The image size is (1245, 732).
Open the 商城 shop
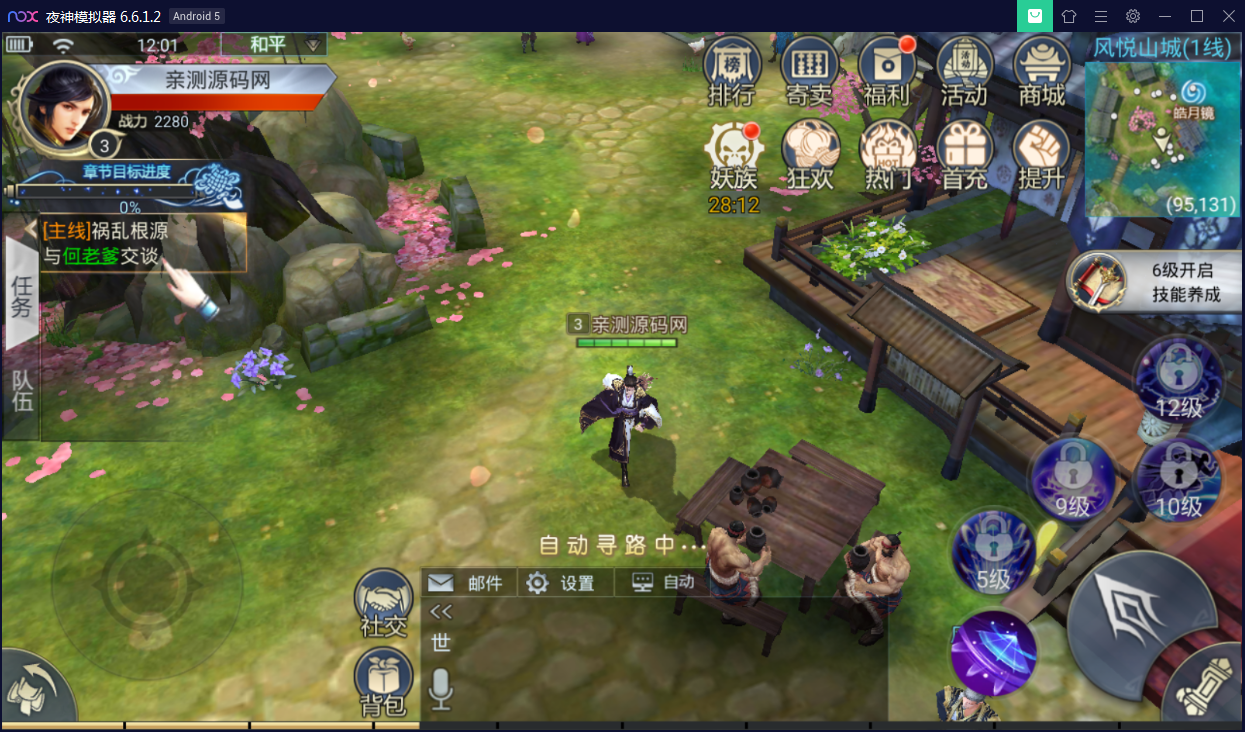[1041, 70]
